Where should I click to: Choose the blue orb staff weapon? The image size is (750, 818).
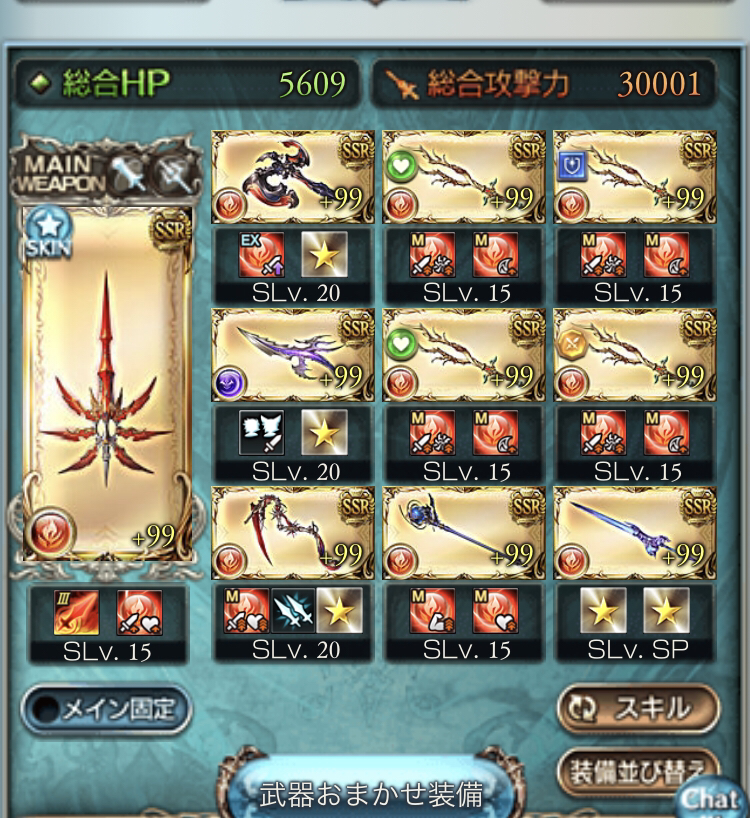pyautogui.click(x=464, y=533)
